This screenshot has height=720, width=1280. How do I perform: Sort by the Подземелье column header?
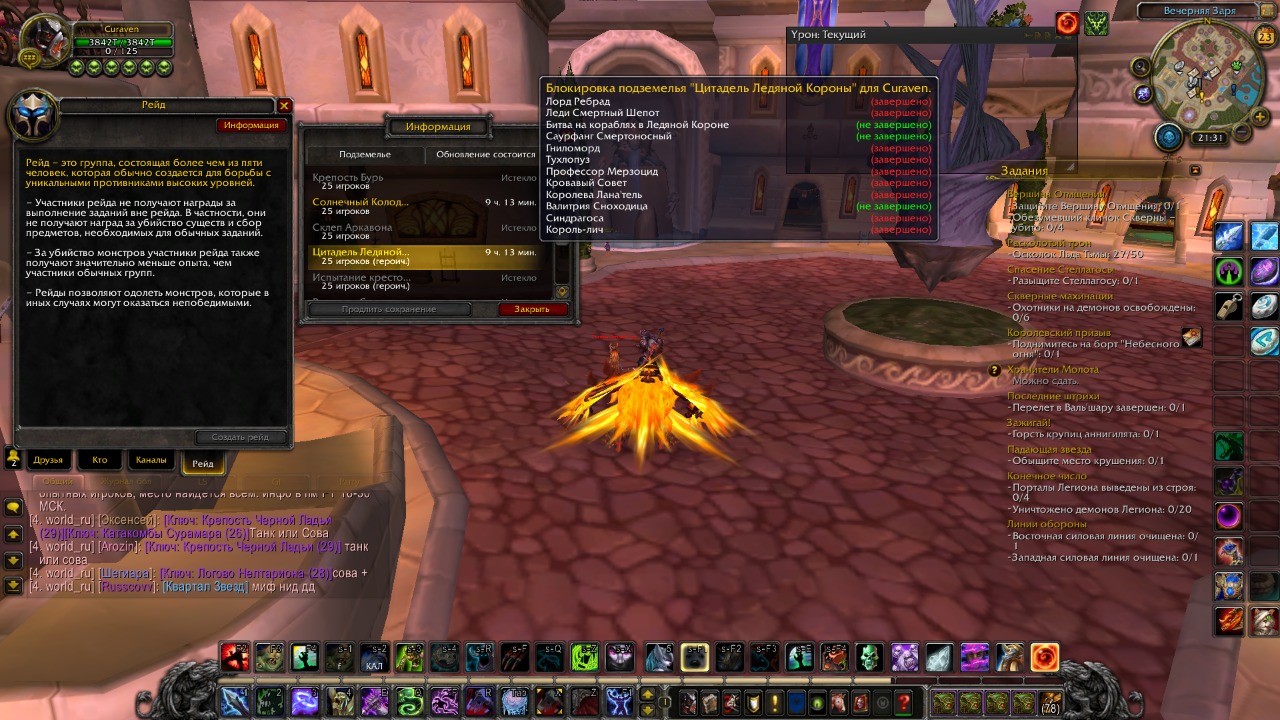(x=365, y=155)
